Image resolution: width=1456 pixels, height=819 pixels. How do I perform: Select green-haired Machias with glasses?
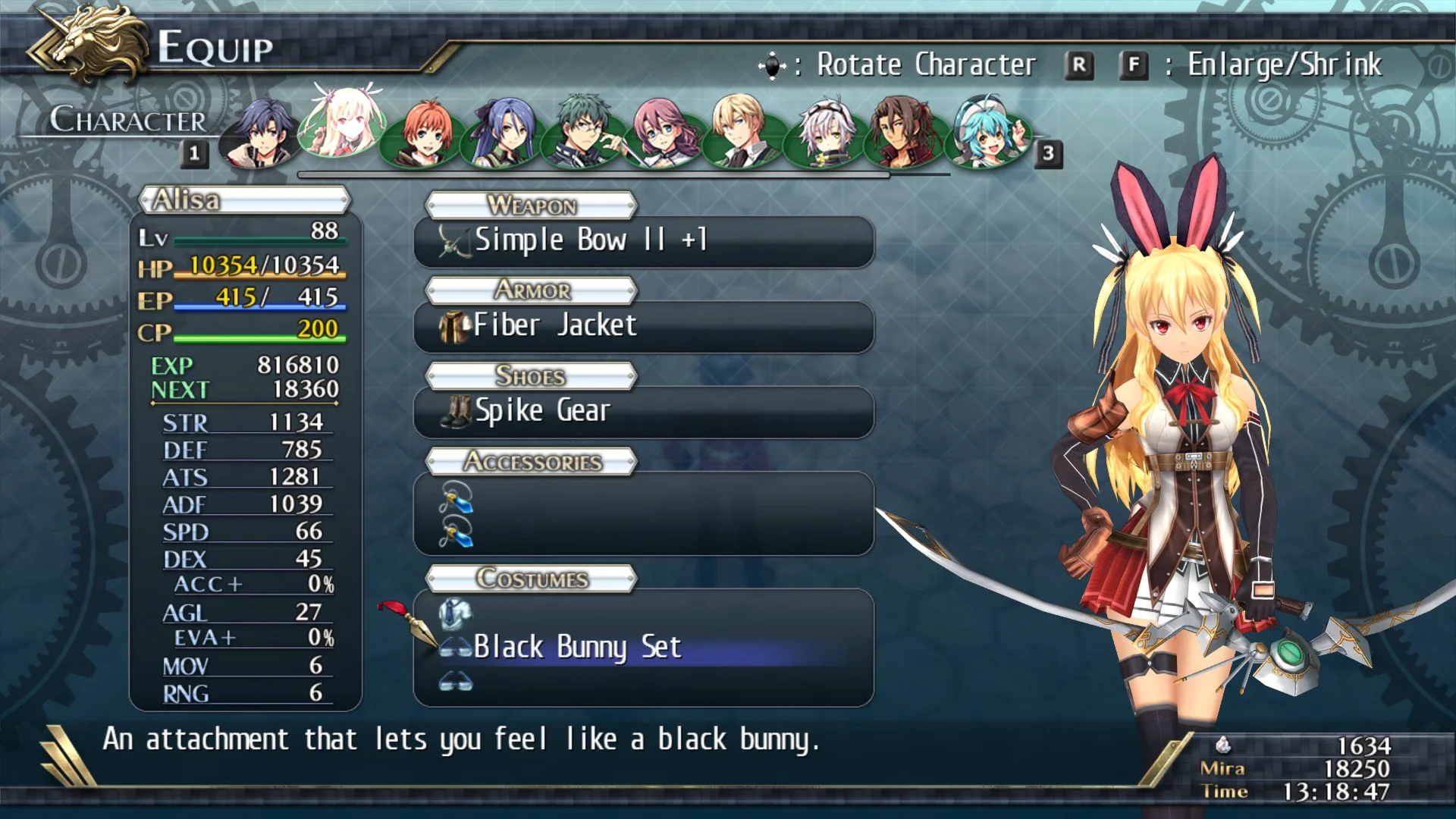(585, 133)
